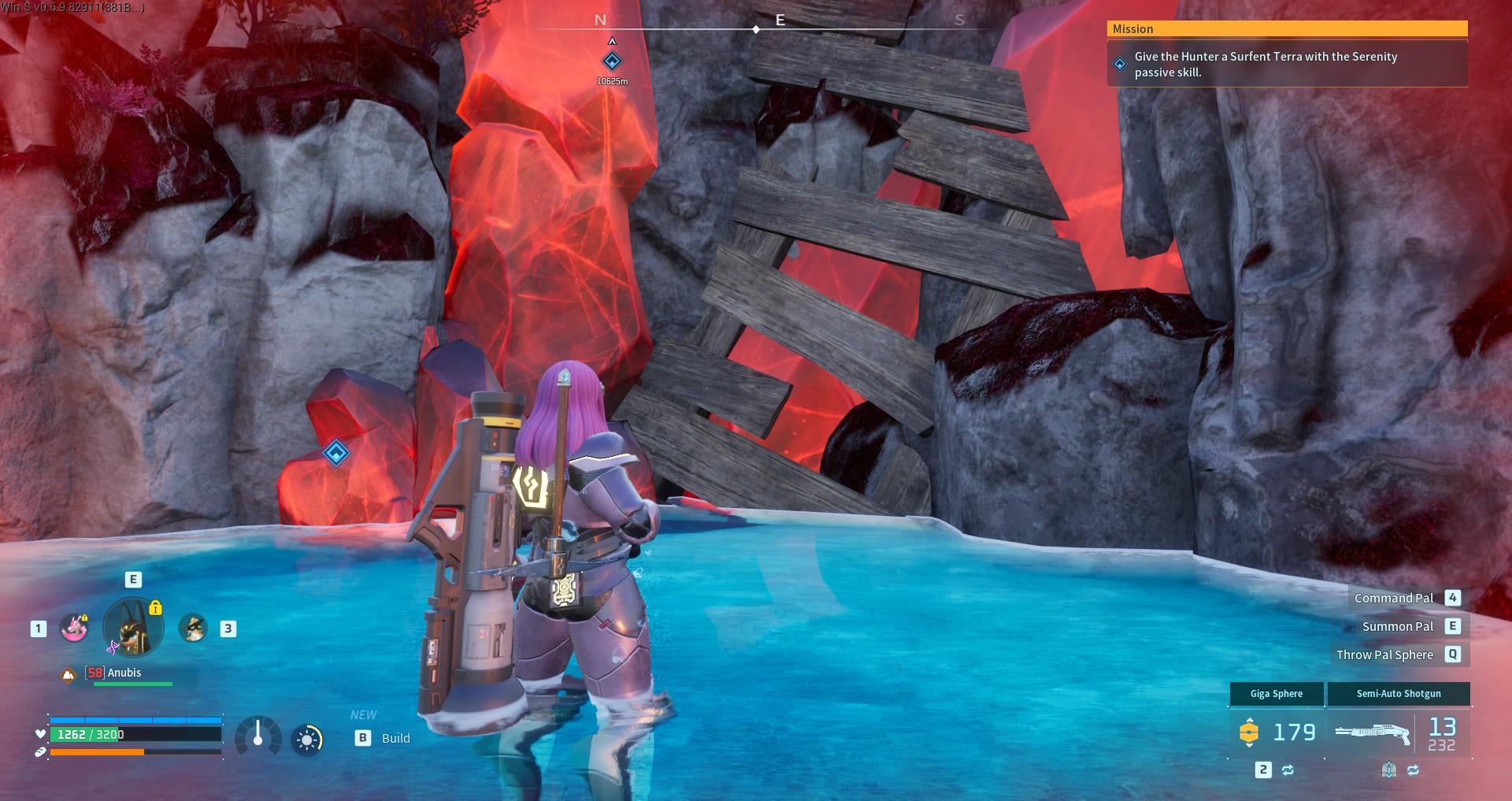The width and height of the screenshot is (1512, 801).
Task: Click the Build label
Action: point(395,738)
